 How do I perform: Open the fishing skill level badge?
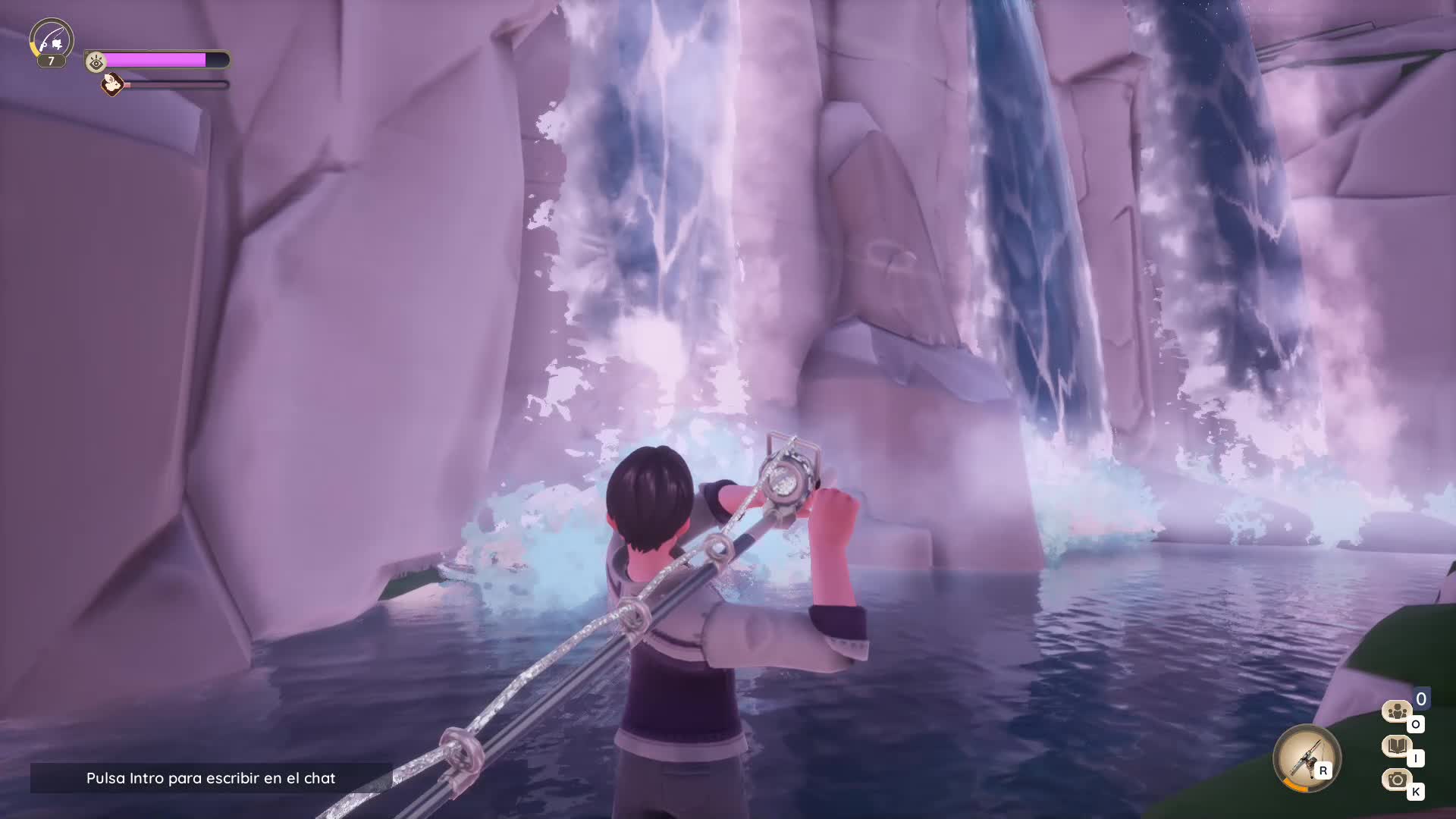click(52, 41)
